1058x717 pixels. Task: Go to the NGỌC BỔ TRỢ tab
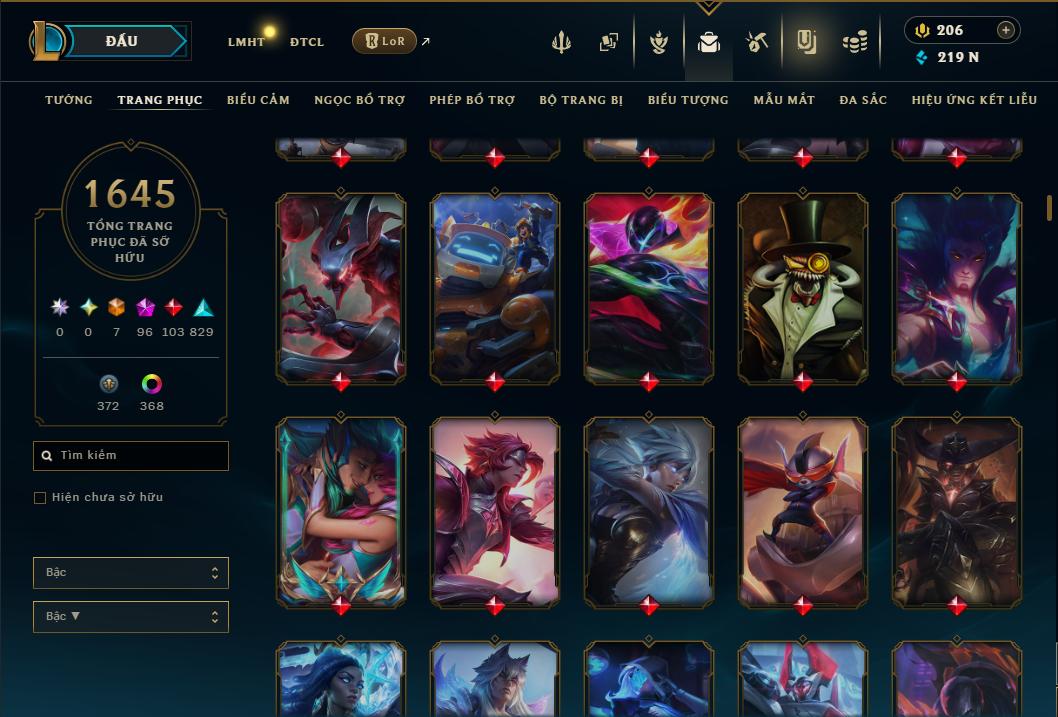click(359, 100)
